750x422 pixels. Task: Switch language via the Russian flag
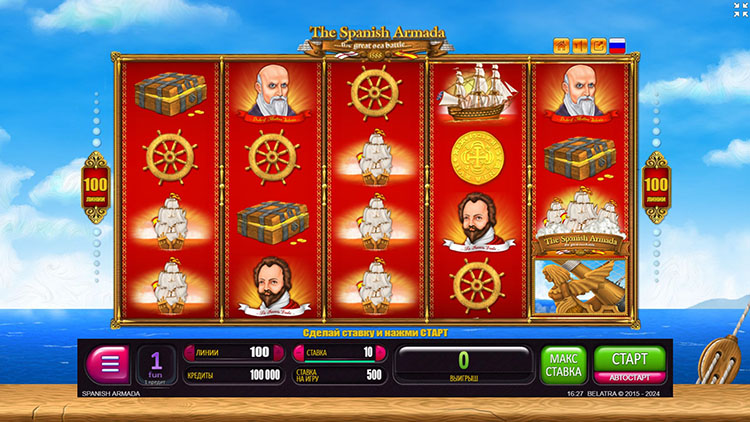[617, 46]
